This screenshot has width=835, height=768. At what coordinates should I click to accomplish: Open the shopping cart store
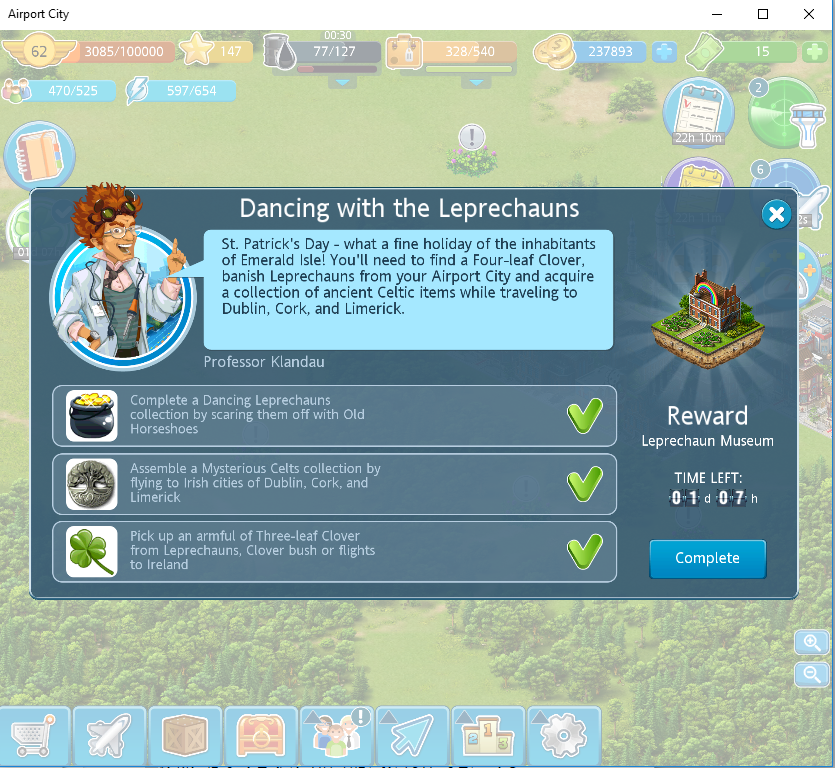pos(36,737)
